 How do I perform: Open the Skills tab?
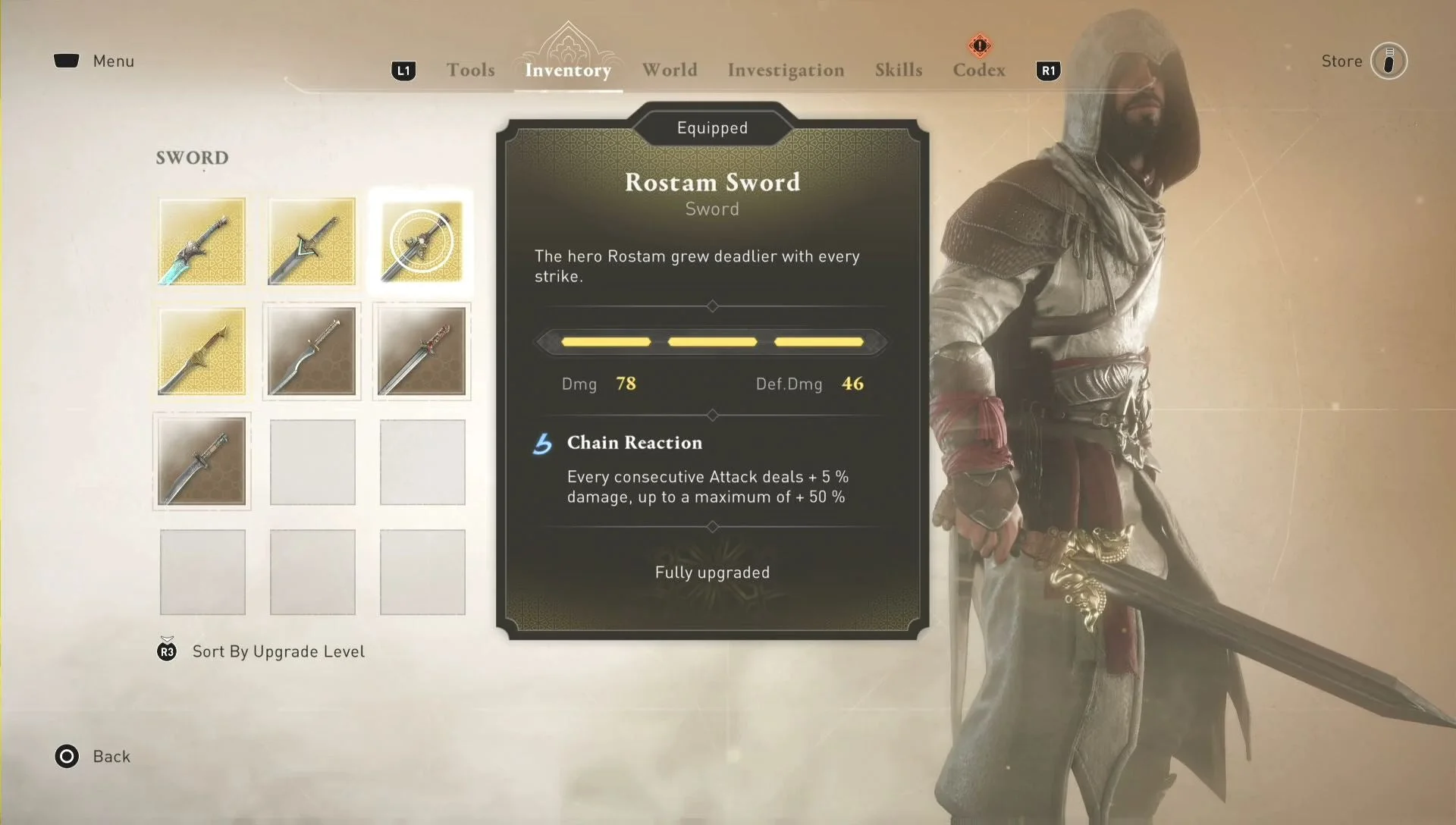tap(899, 70)
